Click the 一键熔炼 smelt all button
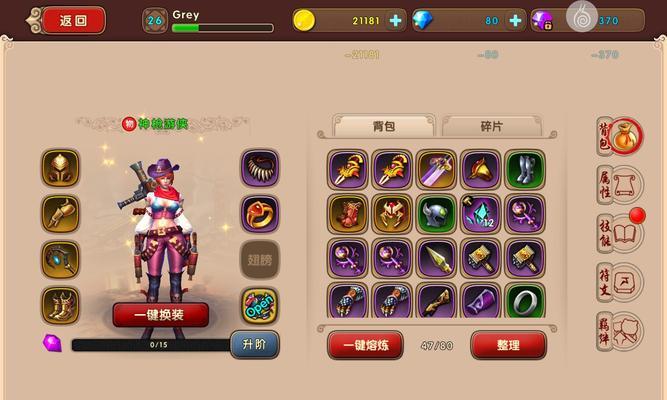 click(365, 345)
